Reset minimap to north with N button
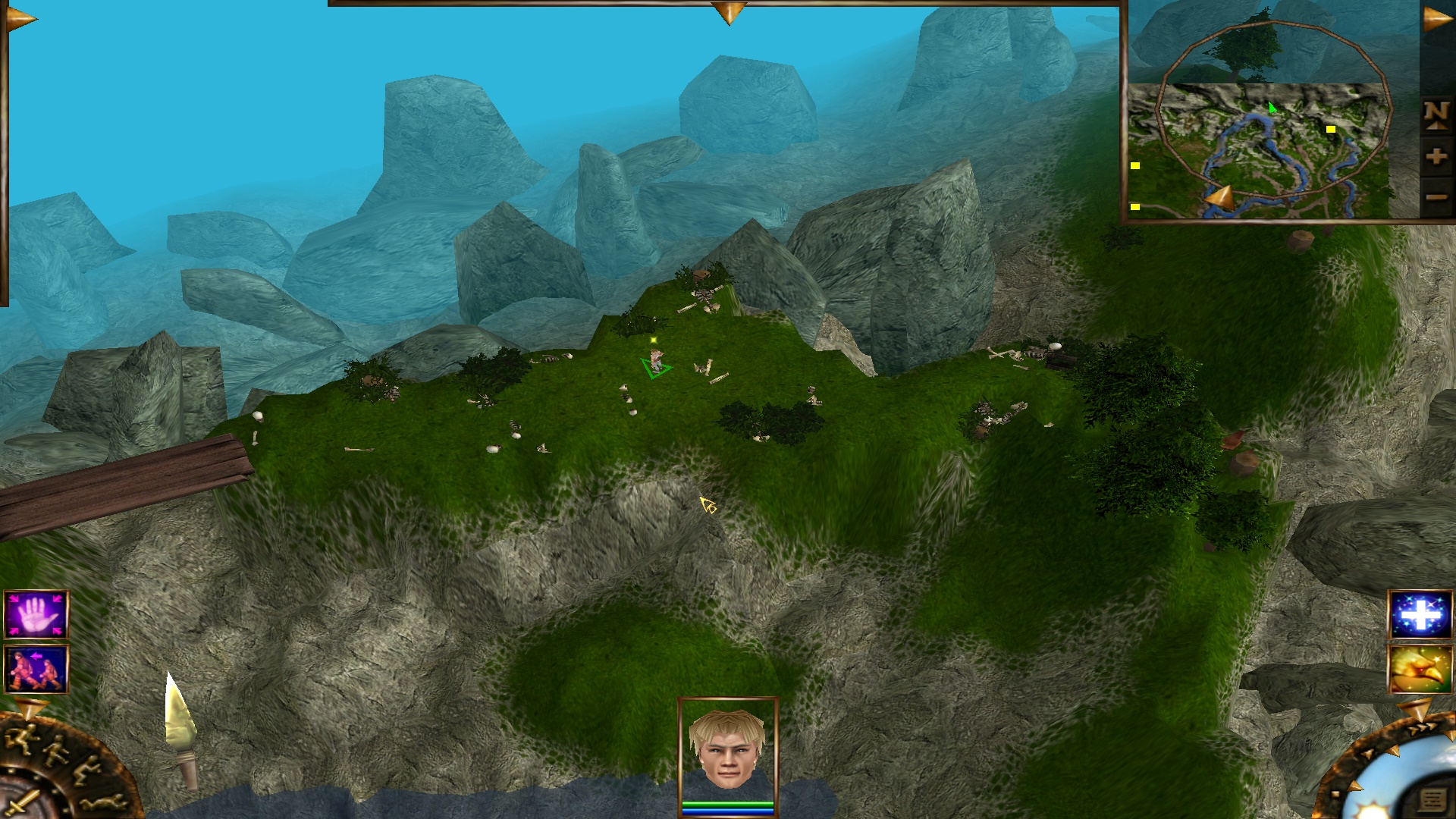Viewport: 1456px width, 819px height. click(x=1436, y=115)
